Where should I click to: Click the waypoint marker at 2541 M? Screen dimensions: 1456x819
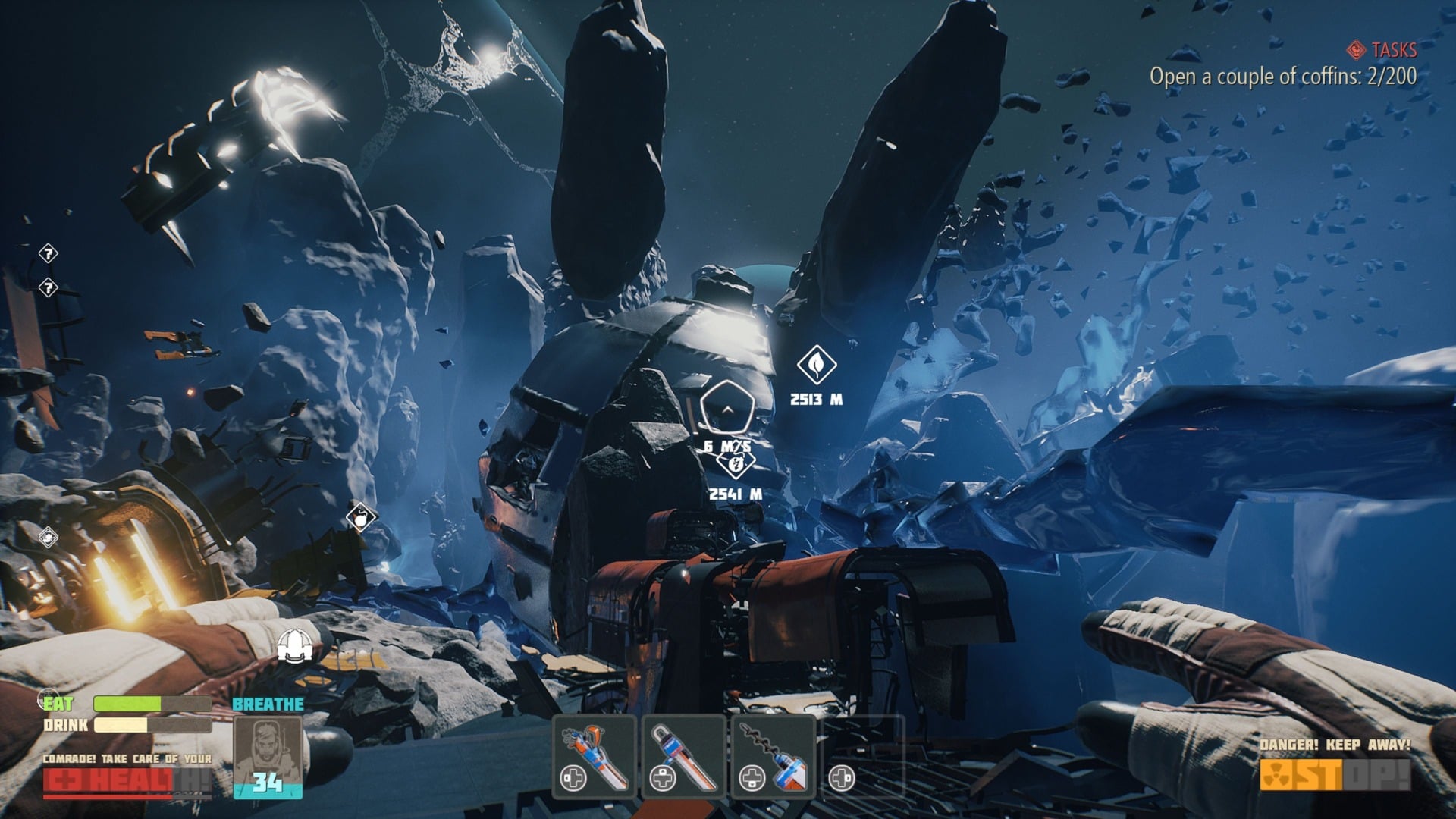click(x=736, y=463)
